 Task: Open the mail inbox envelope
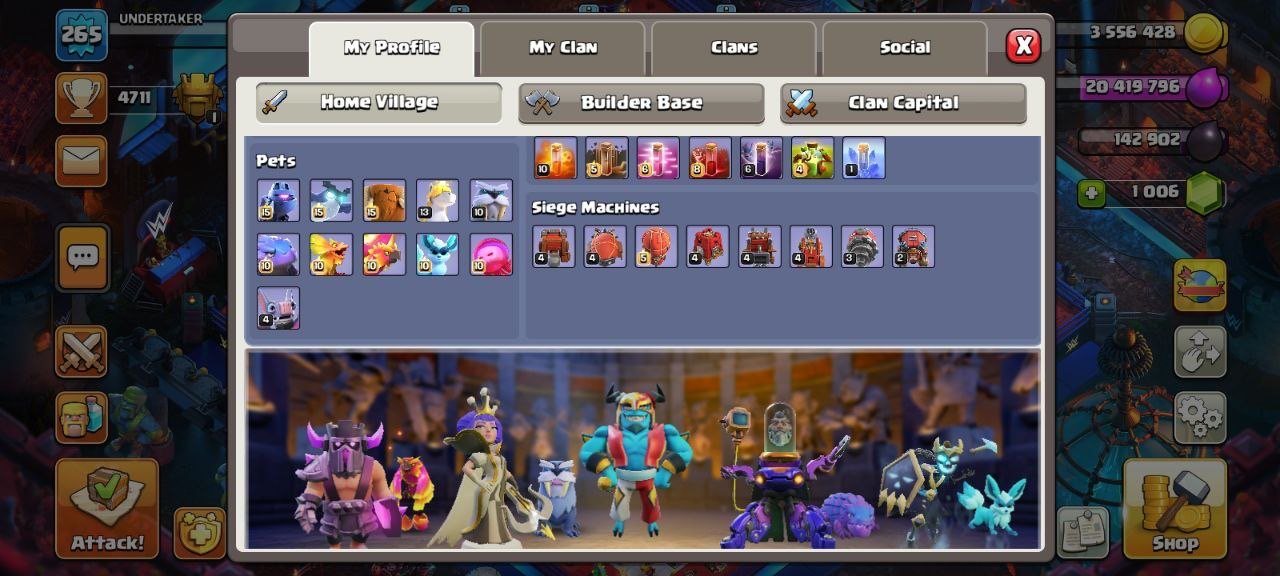click(x=81, y=160)
